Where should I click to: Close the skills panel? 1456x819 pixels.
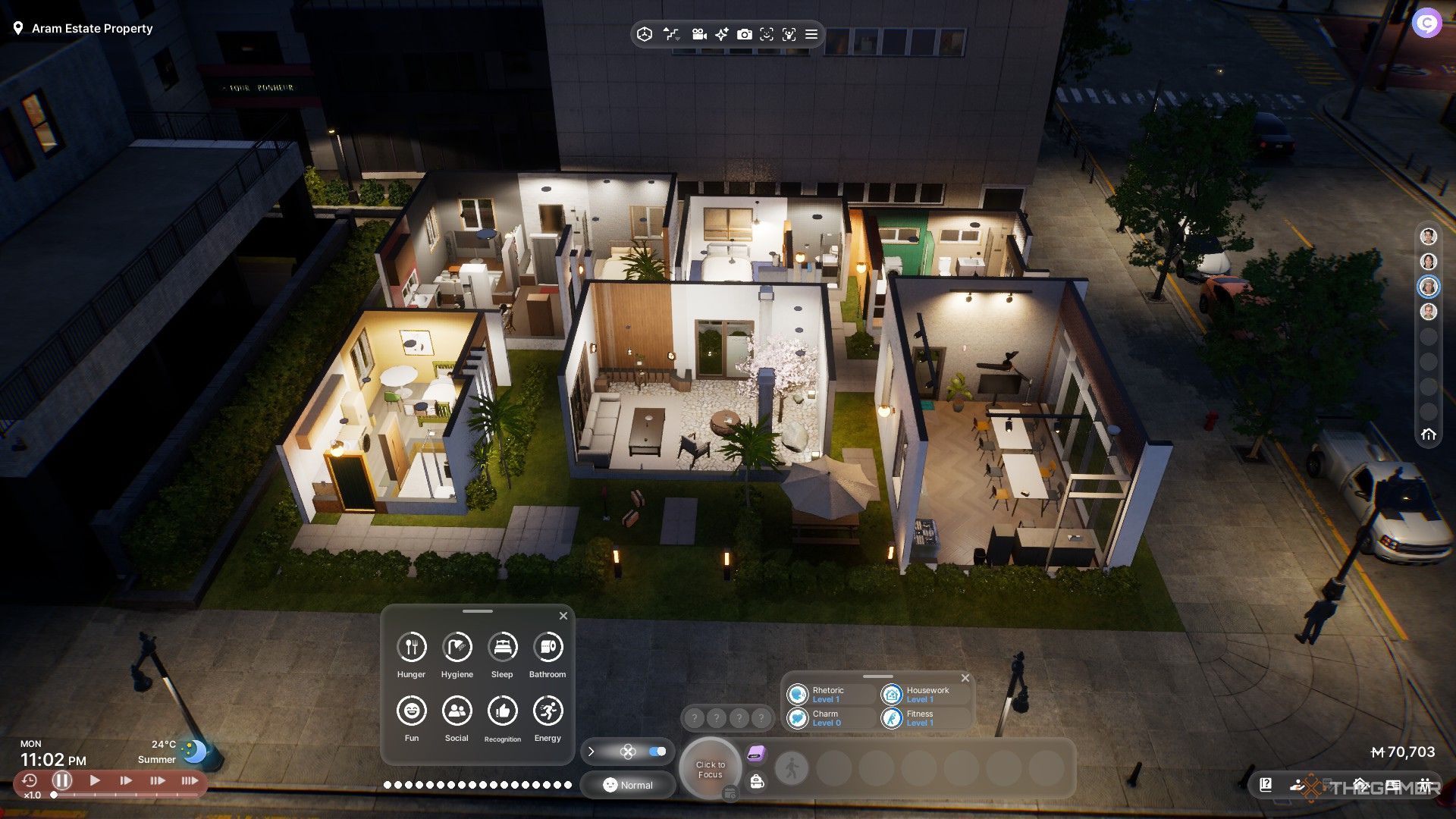[965, 678]
